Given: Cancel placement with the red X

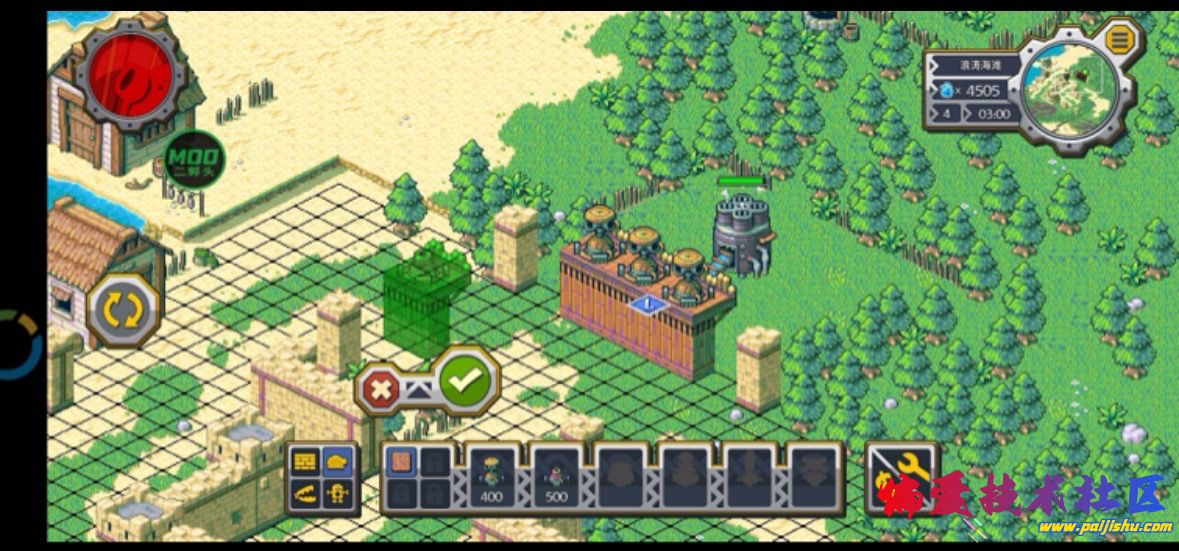Looking at the screenshot, I should (x=381, y=388).
